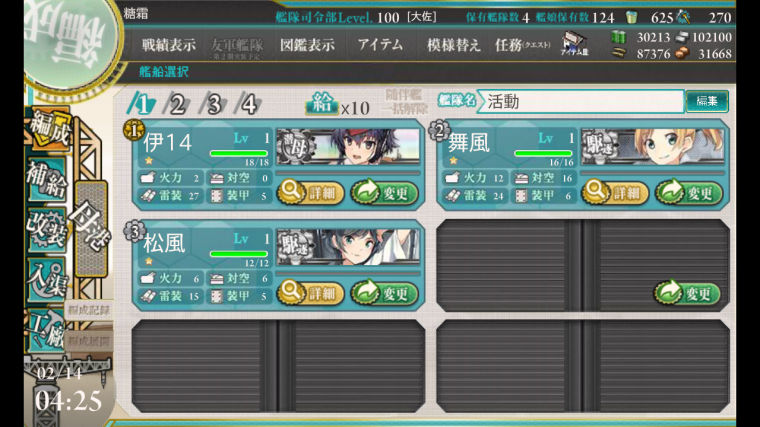The image size is (760, 427).
Task: Click the 編集 fleet name edit button
Action: pos(706,101)
